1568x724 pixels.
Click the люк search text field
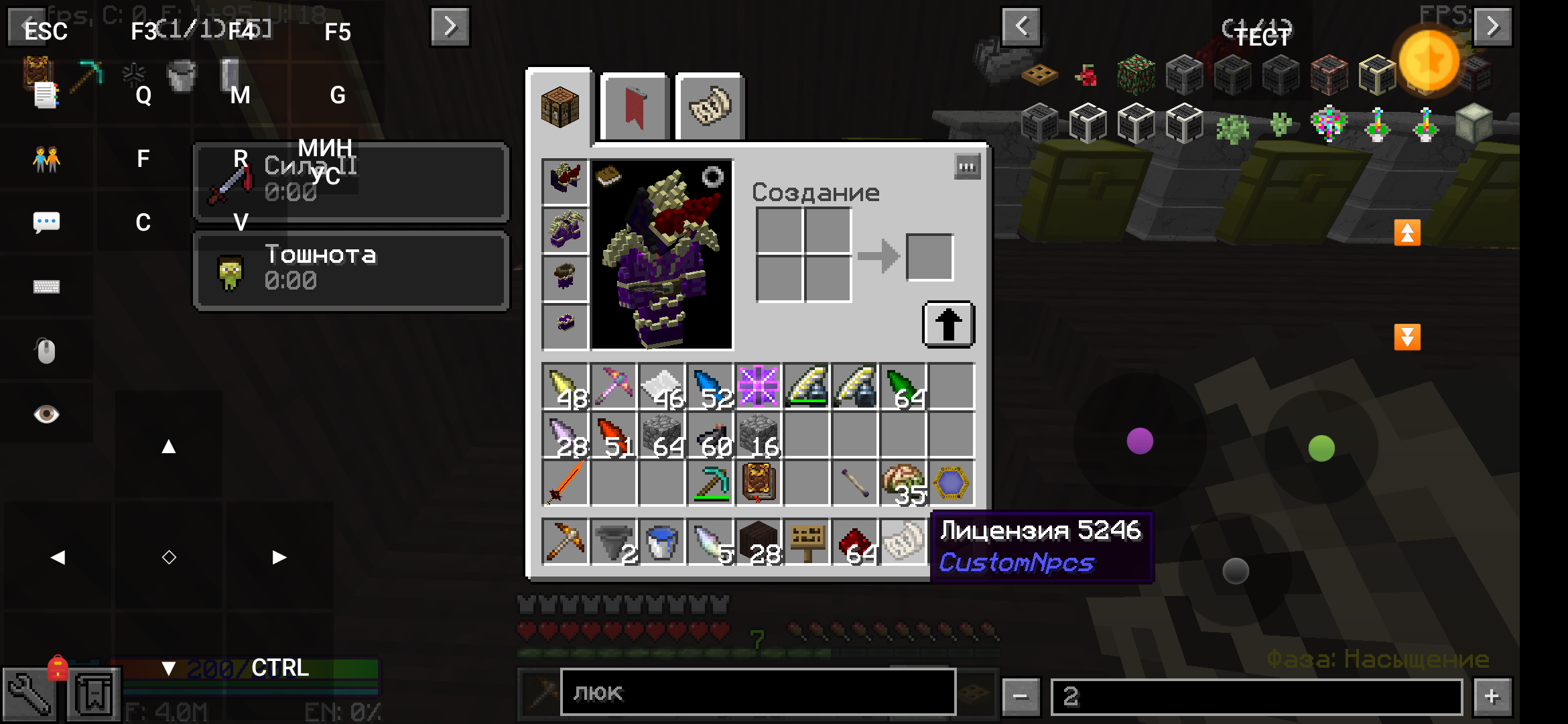757,692
